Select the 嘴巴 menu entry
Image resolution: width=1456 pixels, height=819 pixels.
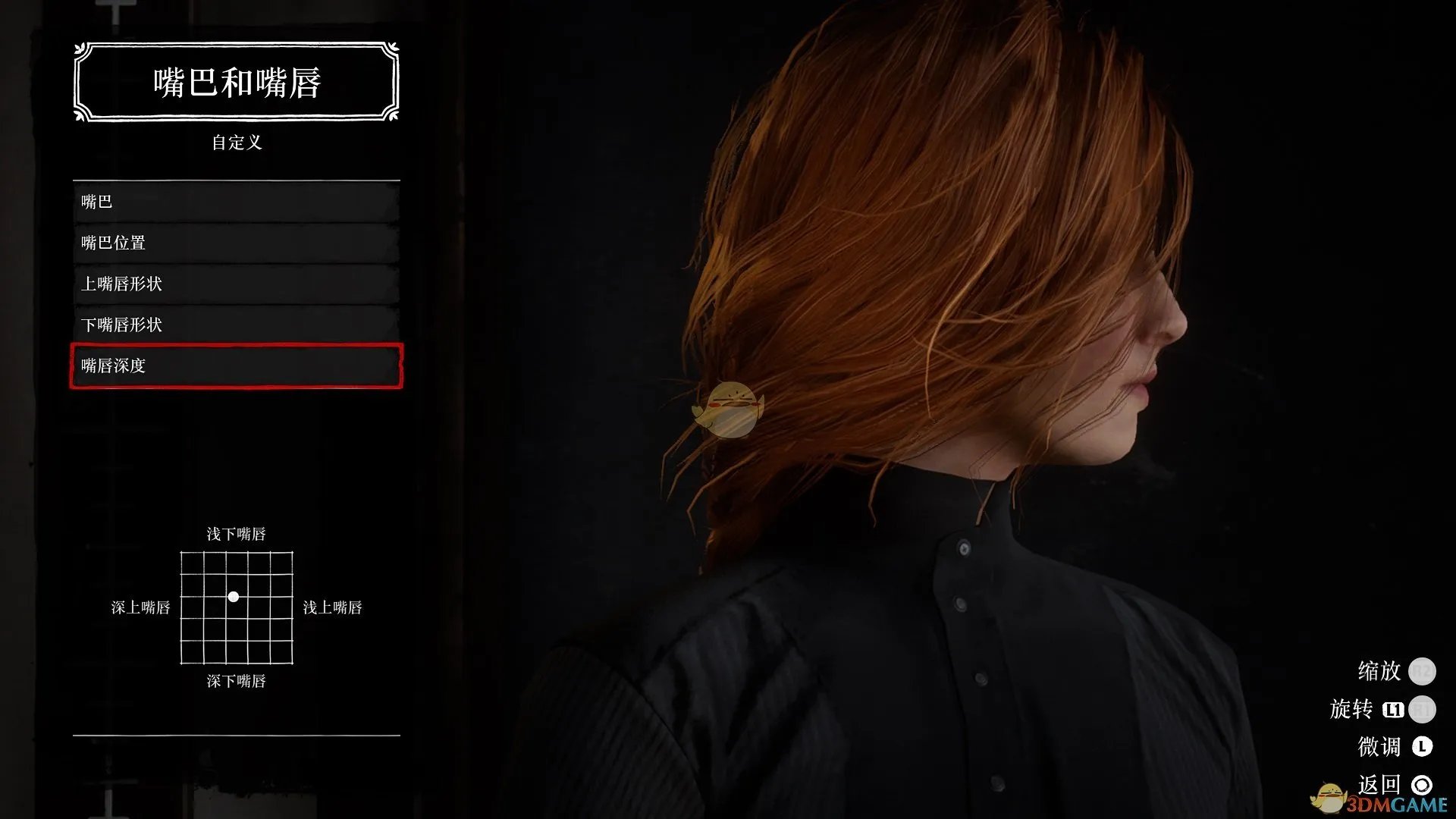[236, 202]
